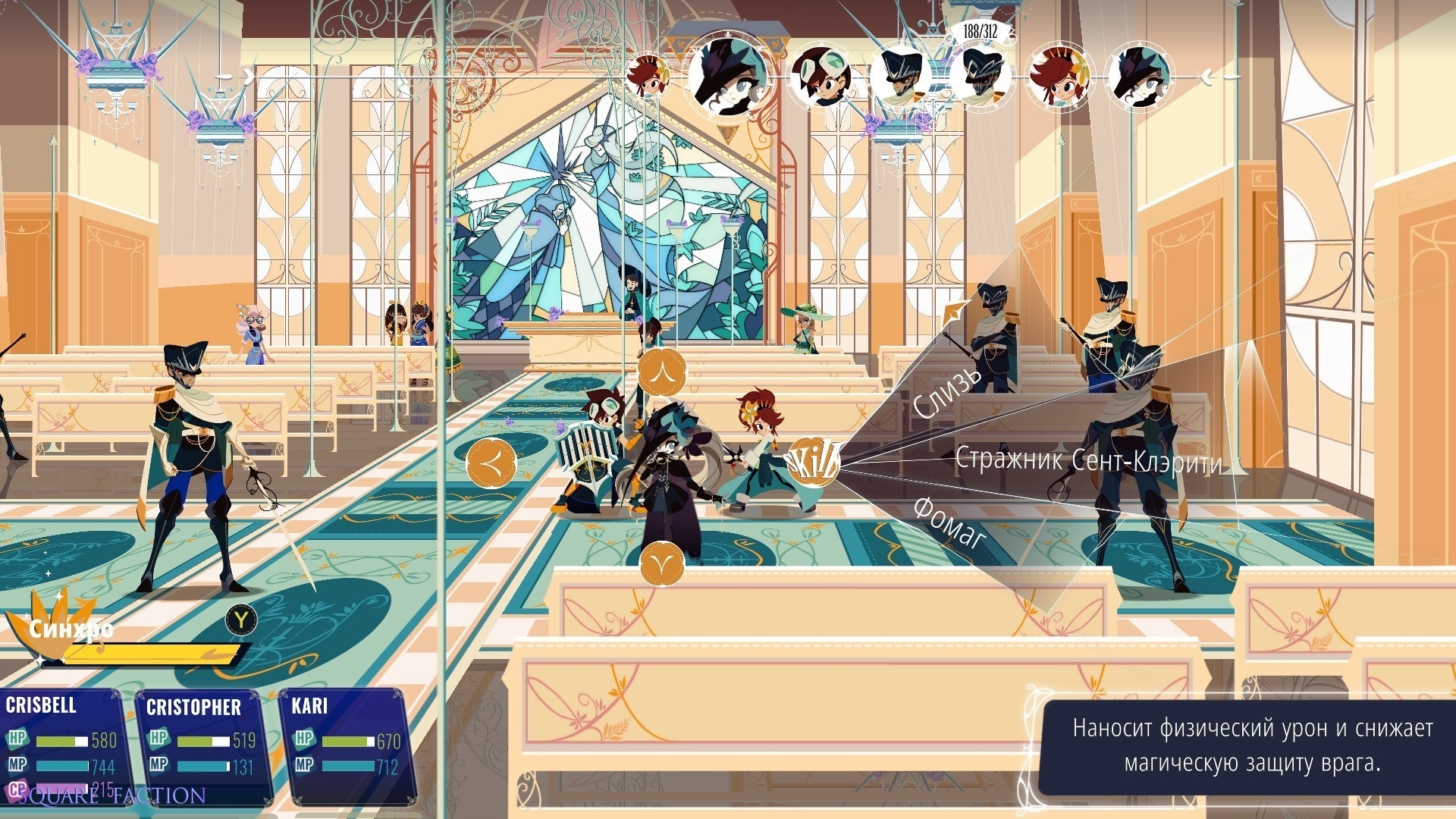
Task: Select Cristopher's goggles portrait in the turn order
Action: click(819, 76)
